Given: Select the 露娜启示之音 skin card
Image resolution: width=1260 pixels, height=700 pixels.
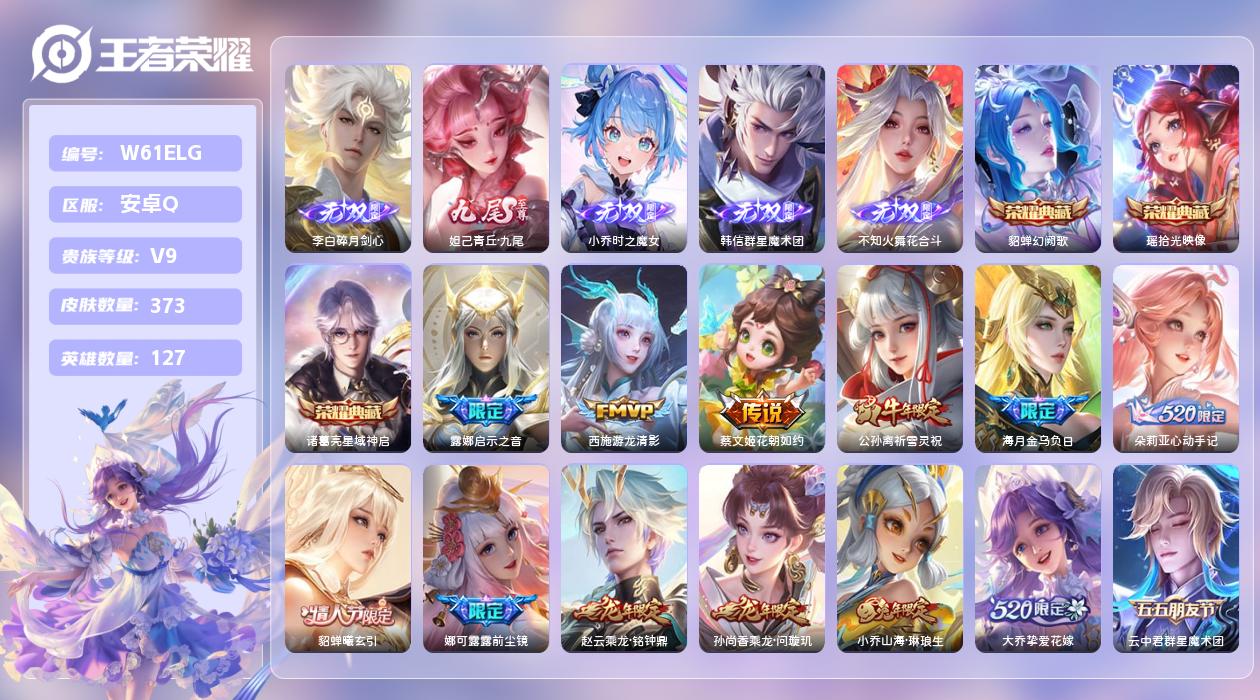Looking at the screenshot, I should tap(486, 358).
